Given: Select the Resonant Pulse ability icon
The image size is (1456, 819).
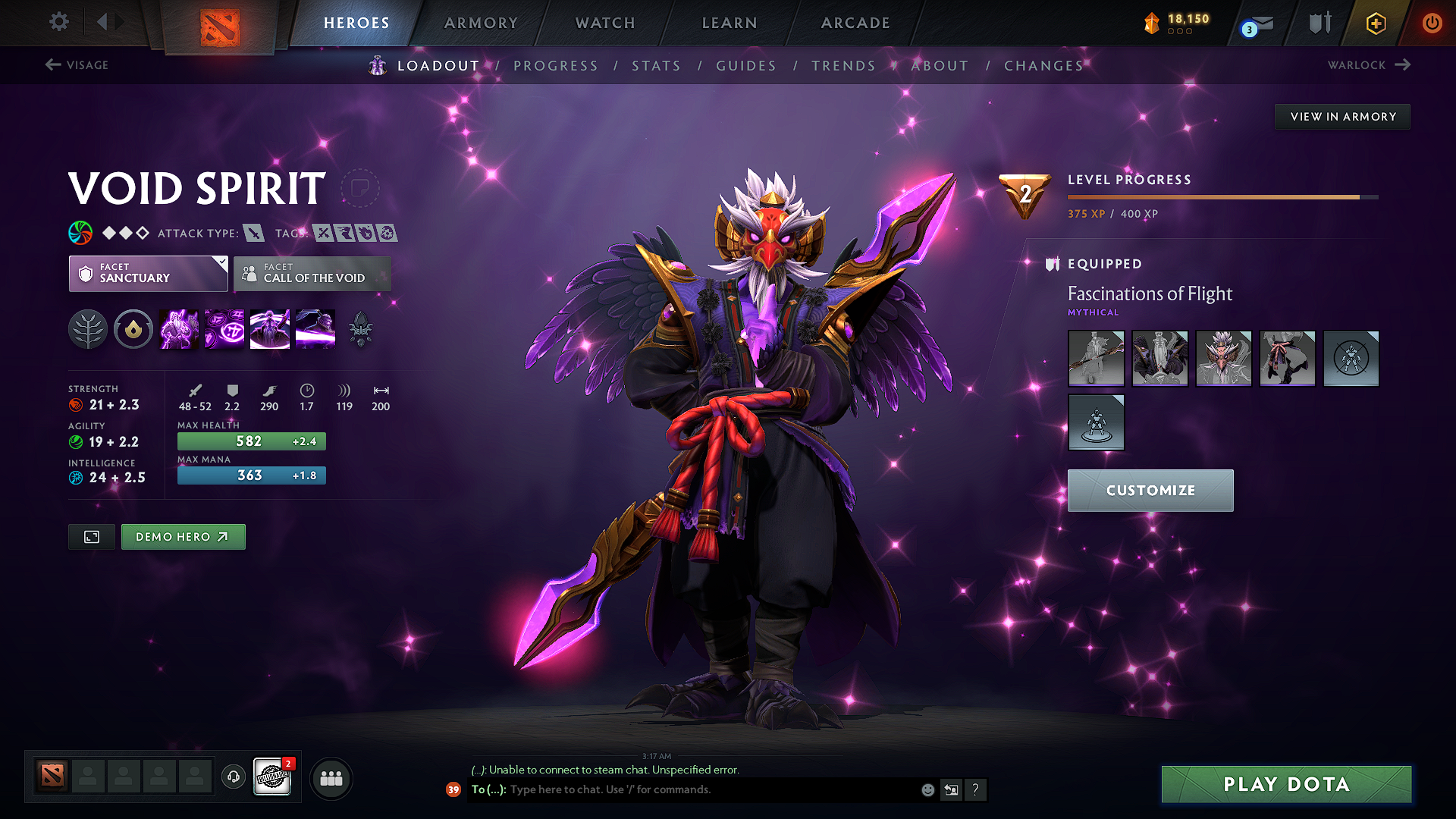Looking at the screenshot, I should tap(269, 329).
